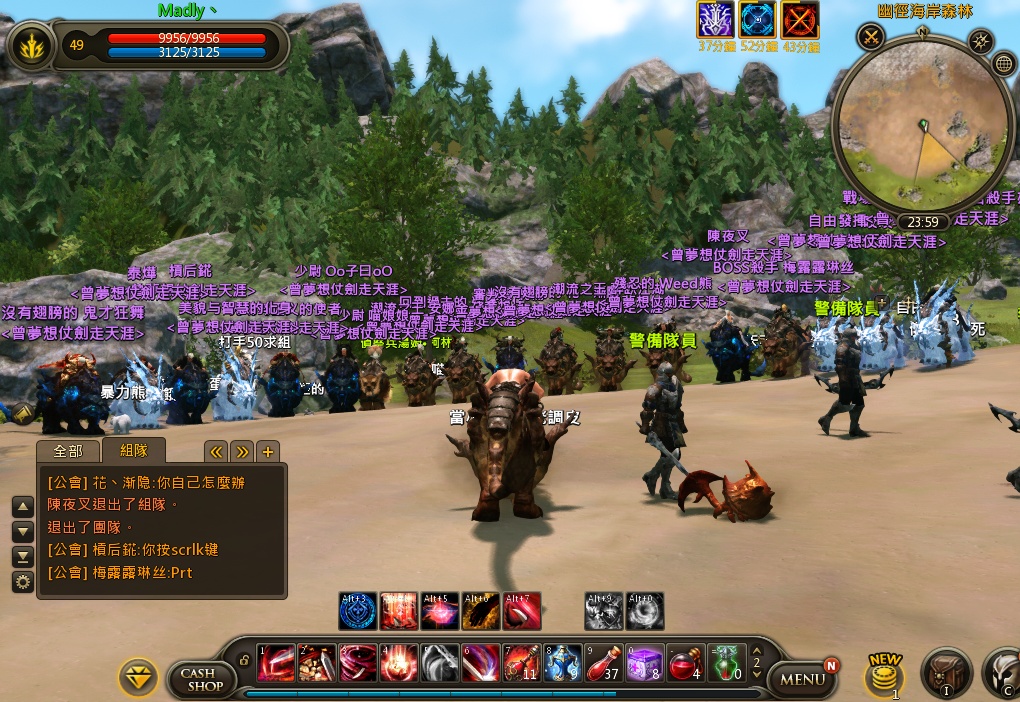Image resolution: width=1020 pixels, height=702 pixels.
Task: Open the main MENU button
Action: click(802, 679)
